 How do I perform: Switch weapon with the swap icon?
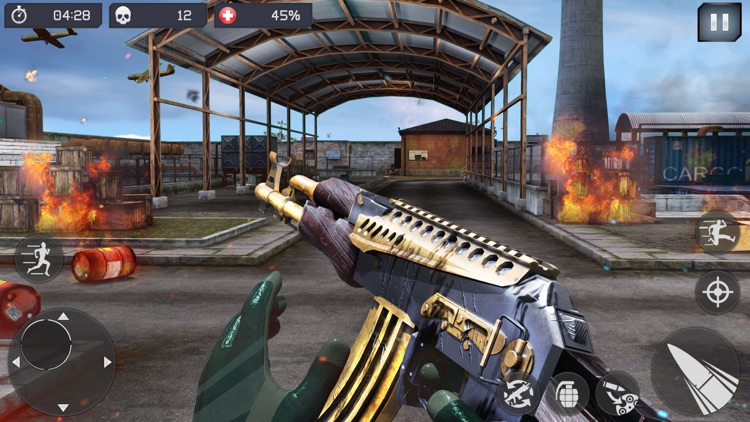(x=519, y=392)
